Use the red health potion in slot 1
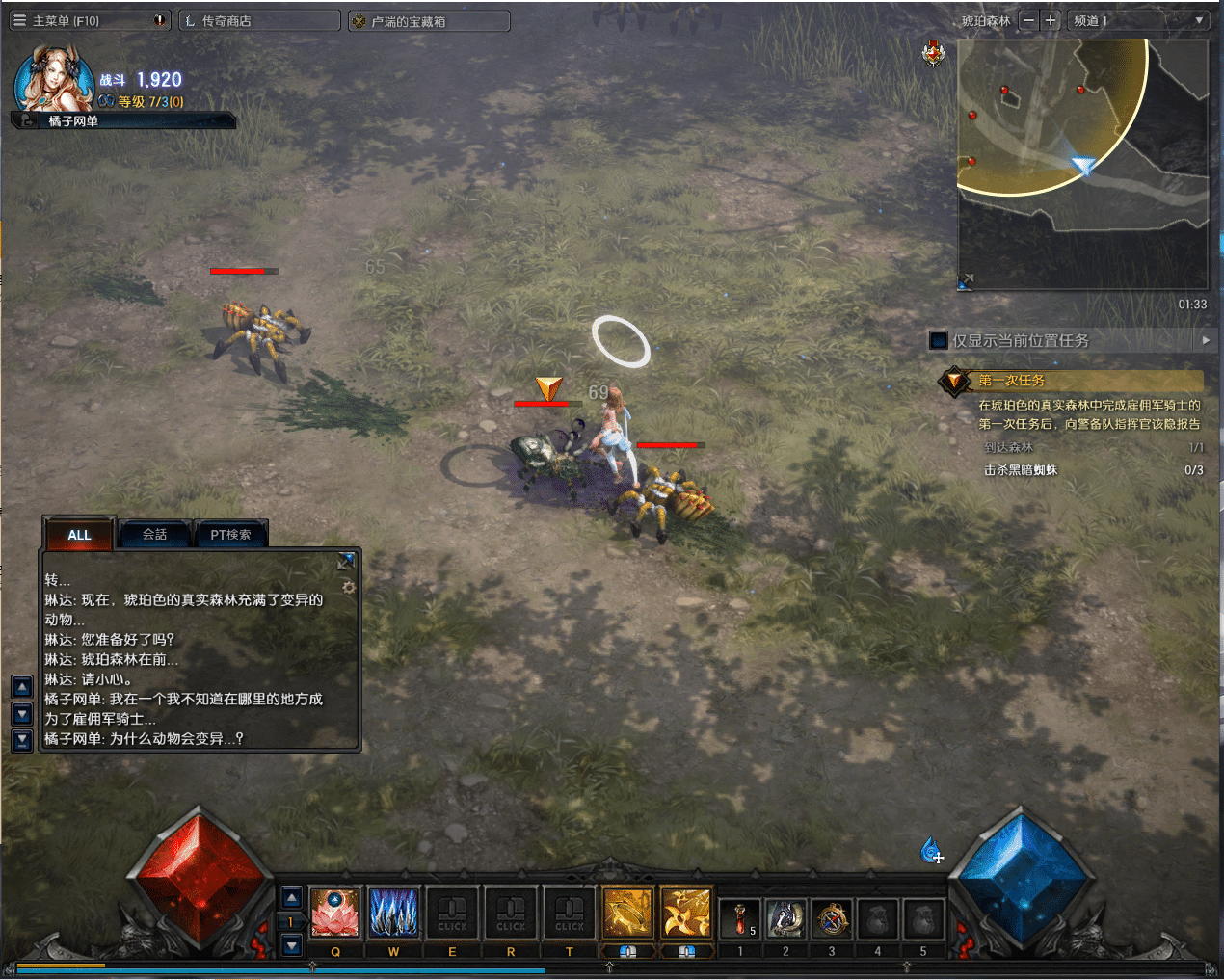This screenshot has height=980, width=1224. point(740,919)
